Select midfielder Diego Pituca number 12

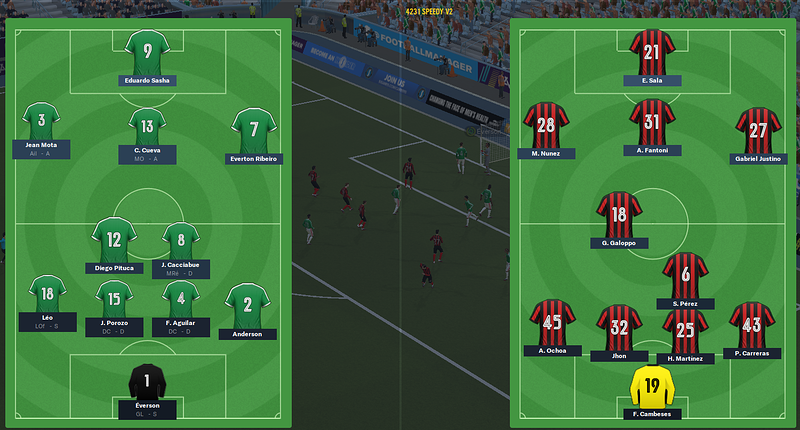[114, 240]
